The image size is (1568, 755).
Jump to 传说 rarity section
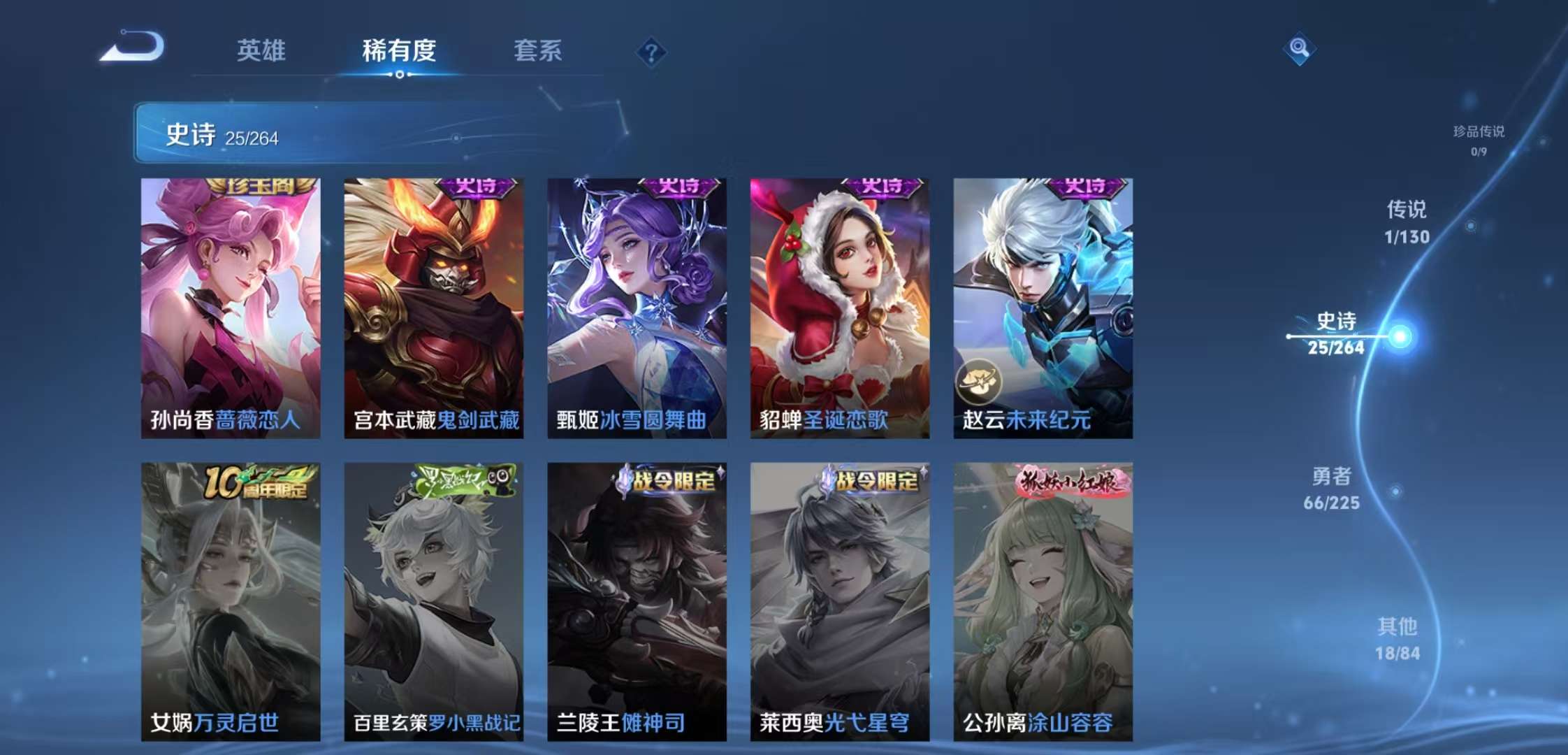pyautogui.click(x=1407, y=222)
